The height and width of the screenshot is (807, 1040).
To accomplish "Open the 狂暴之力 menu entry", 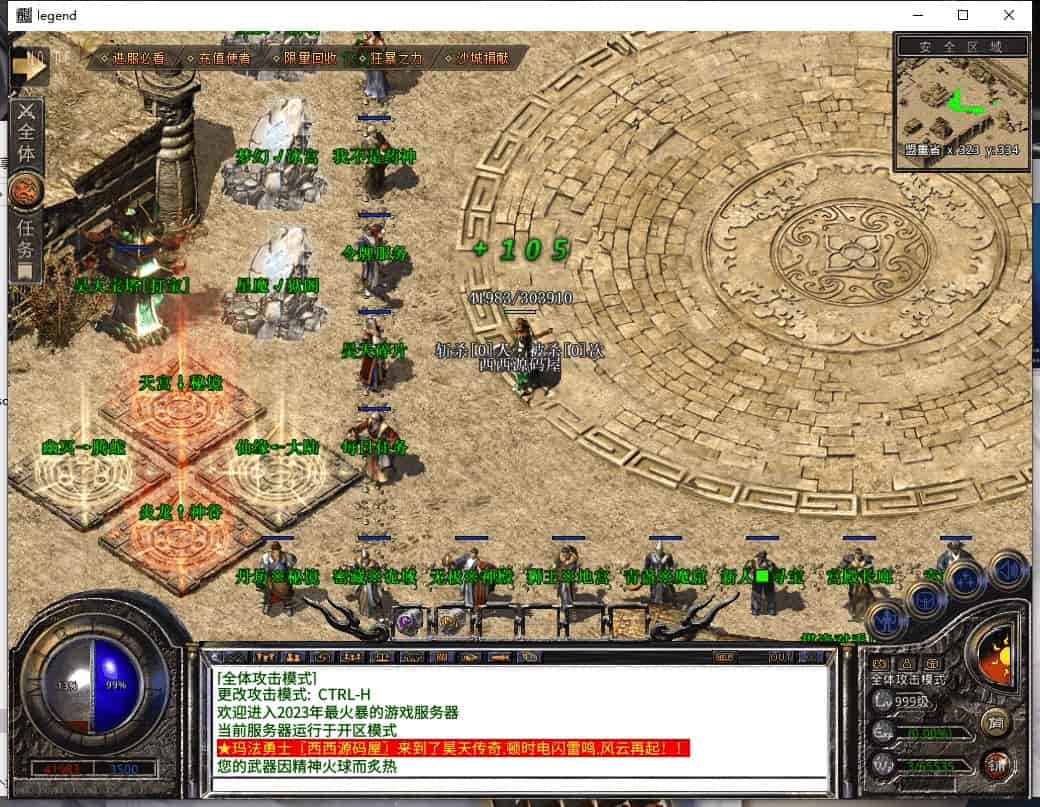I will 390,58.
